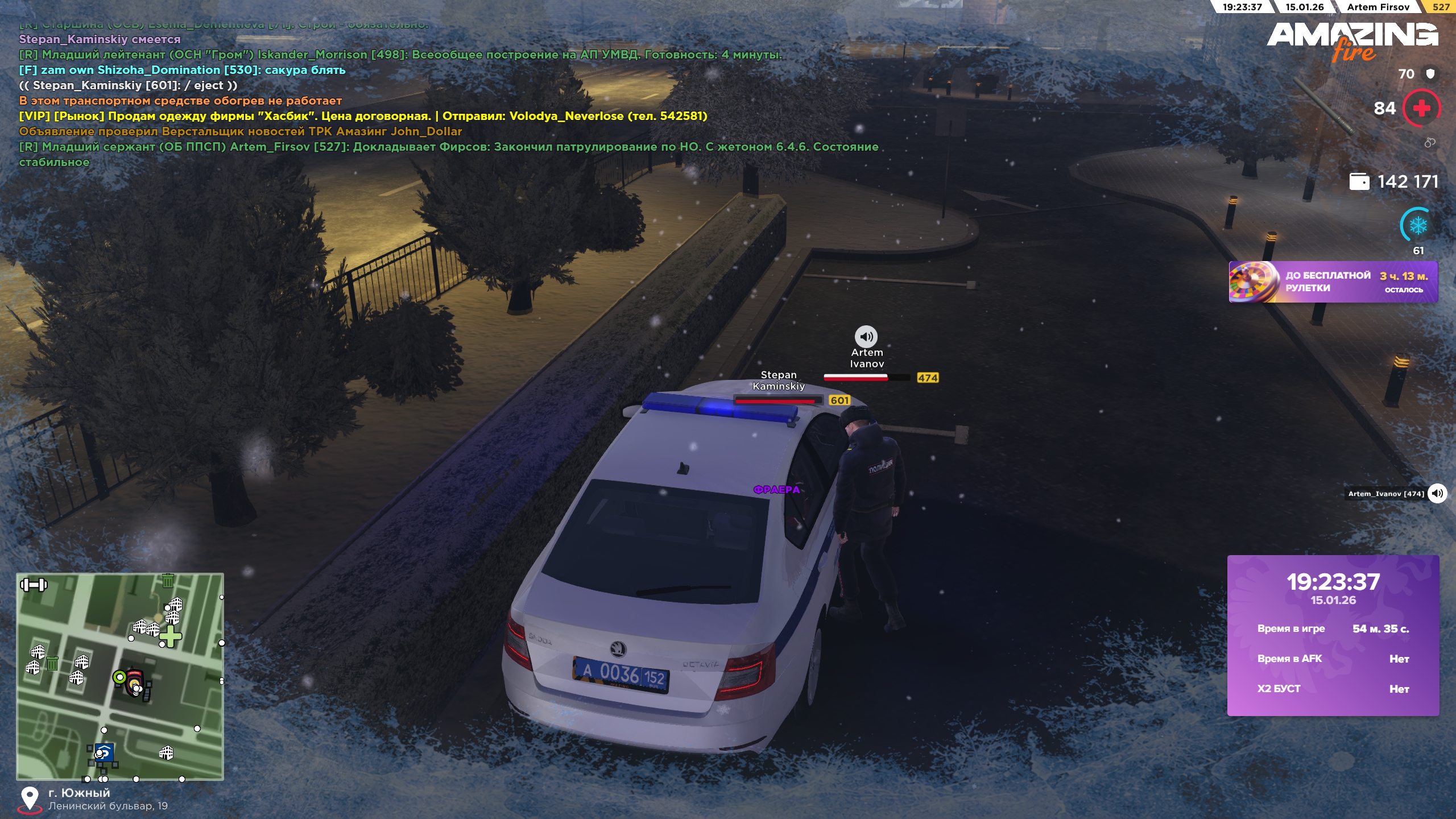1456x819 pixels.
Task: Select the green cross hospital marker
Action: click(170, 636)
